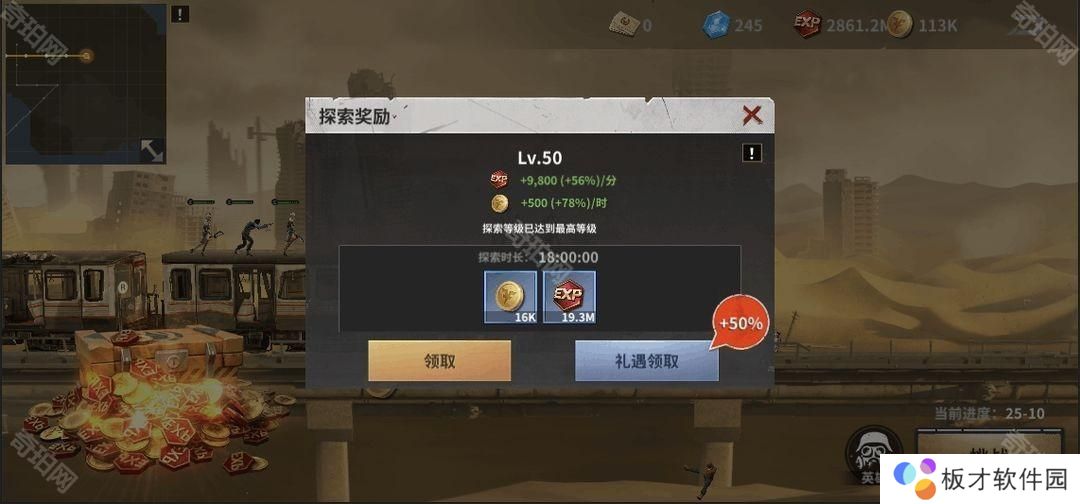Open the reward dialog's exclamation info icon
This screenshot has width=1080, height=504.
click(752, 153)
